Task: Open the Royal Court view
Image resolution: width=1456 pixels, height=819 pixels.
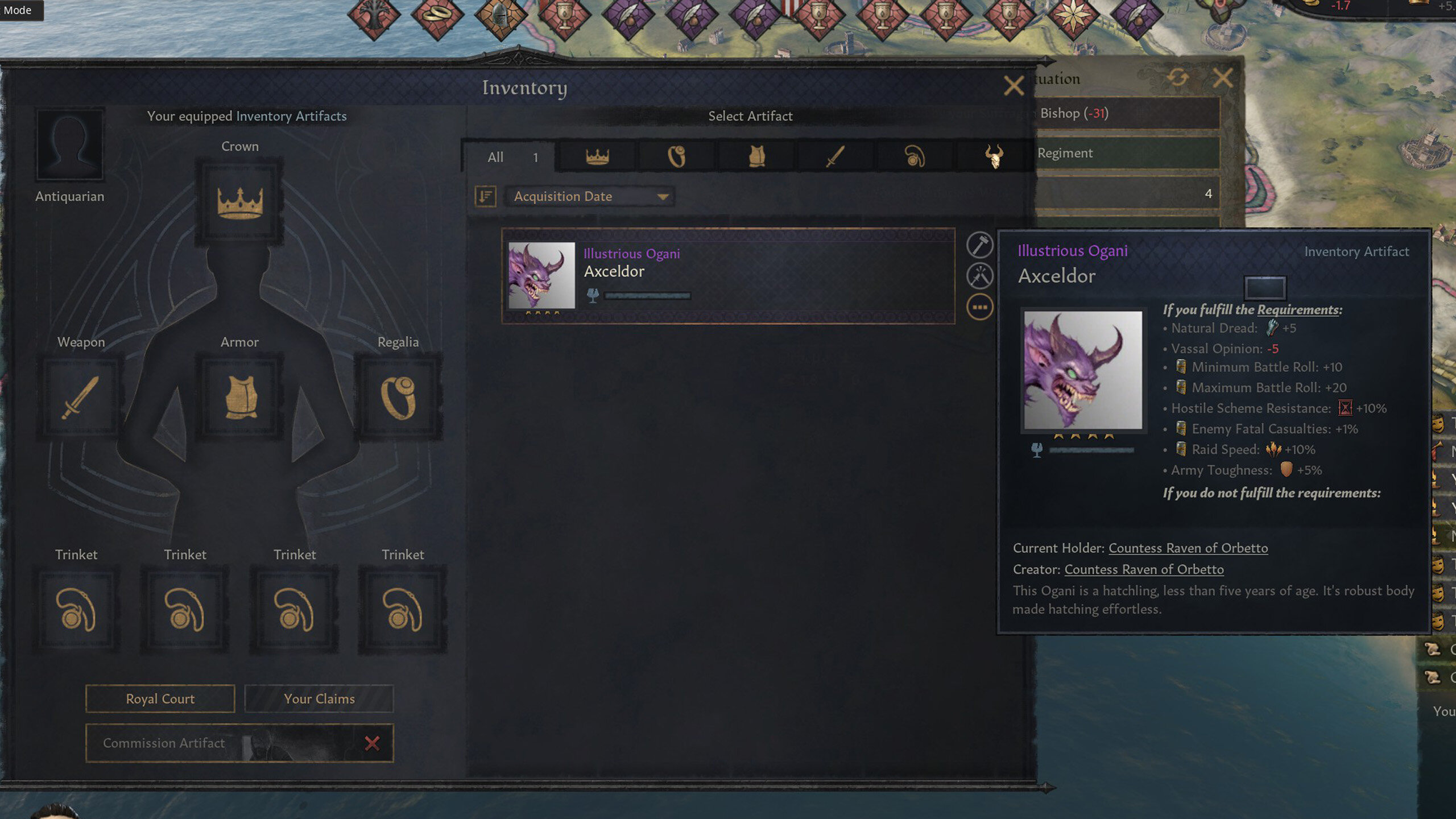Action: [x=159, y=698]
